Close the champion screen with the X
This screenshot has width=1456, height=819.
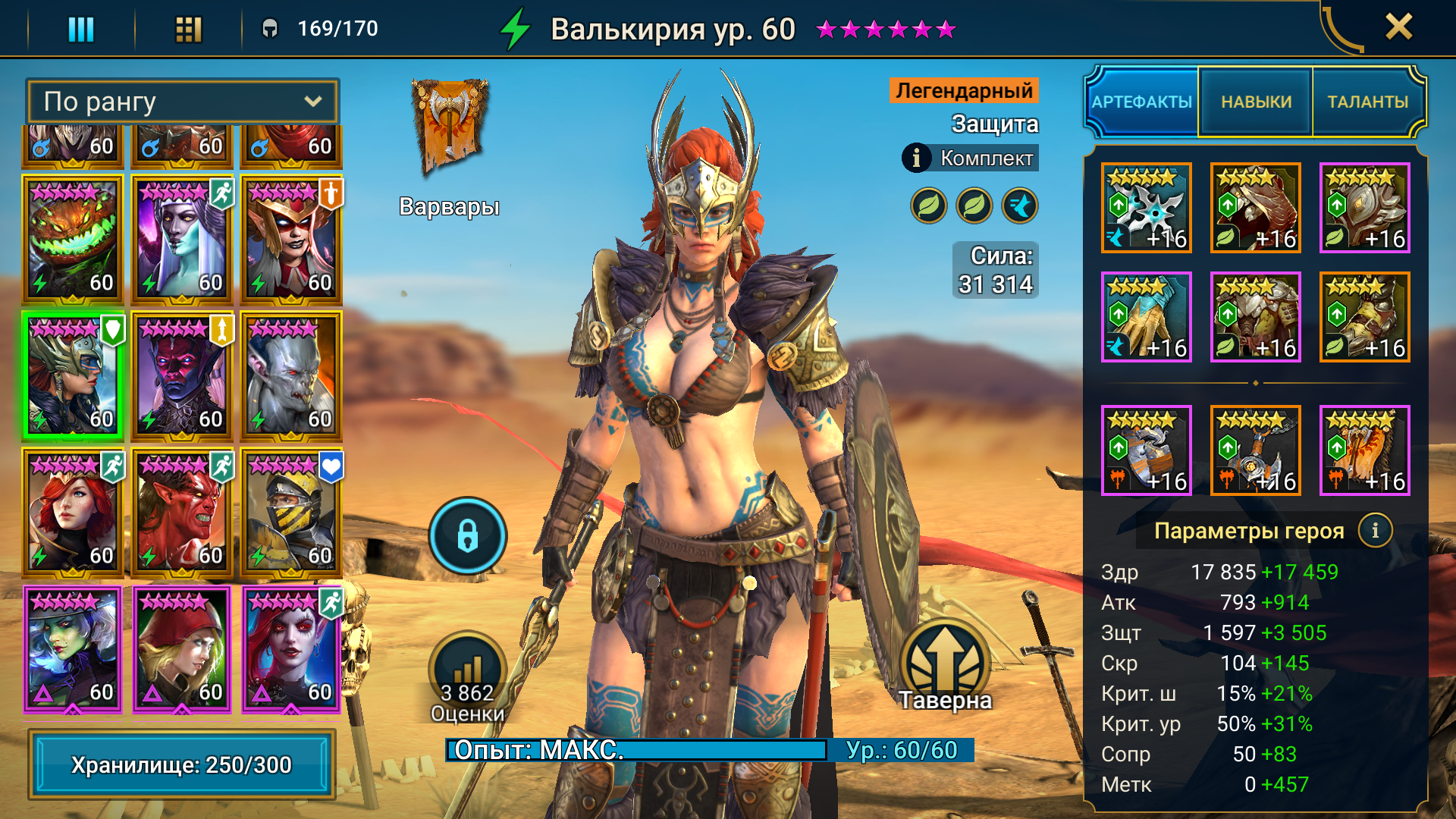[1398, 27]
